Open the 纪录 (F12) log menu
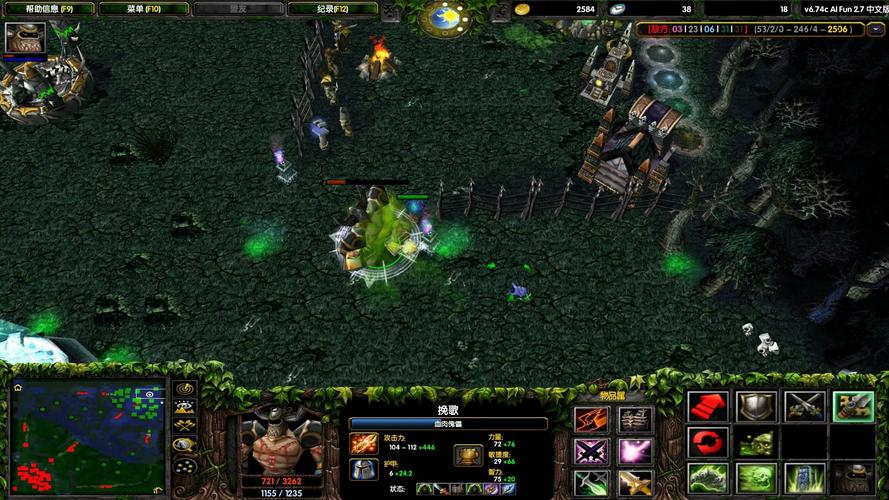 [x=332, y=9]
